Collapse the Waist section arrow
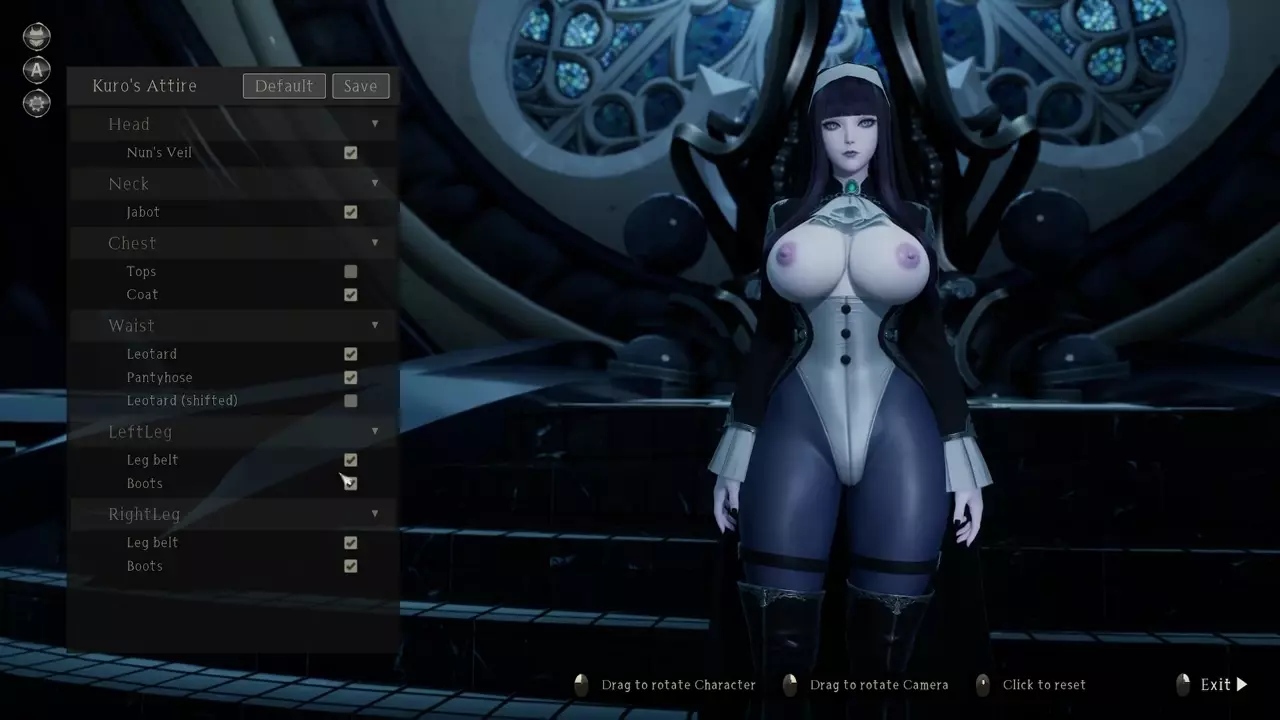The image size is (1280, 720). click(375, 325)
